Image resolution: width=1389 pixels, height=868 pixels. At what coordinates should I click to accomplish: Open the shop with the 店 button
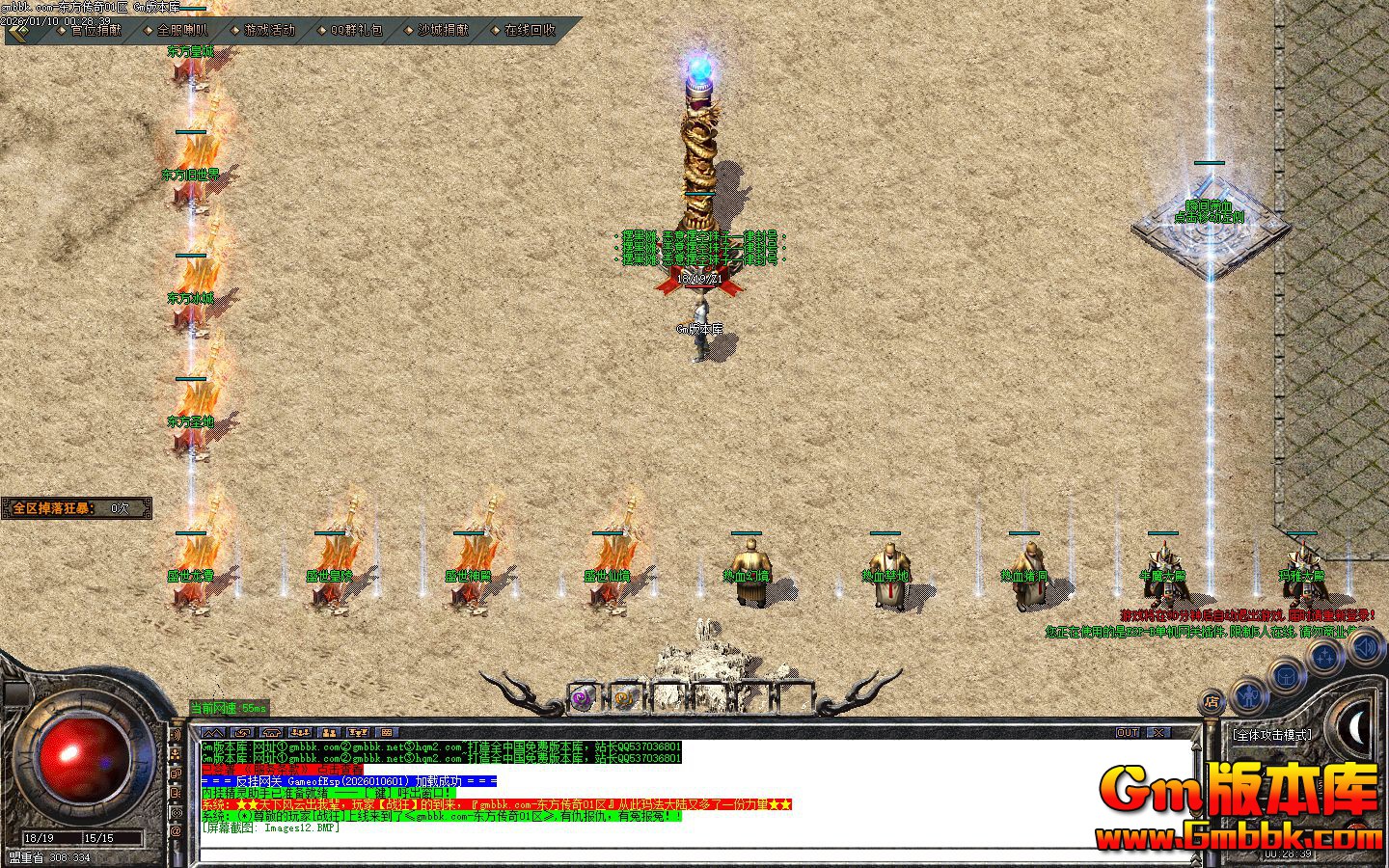click(x=1212, y=701)
